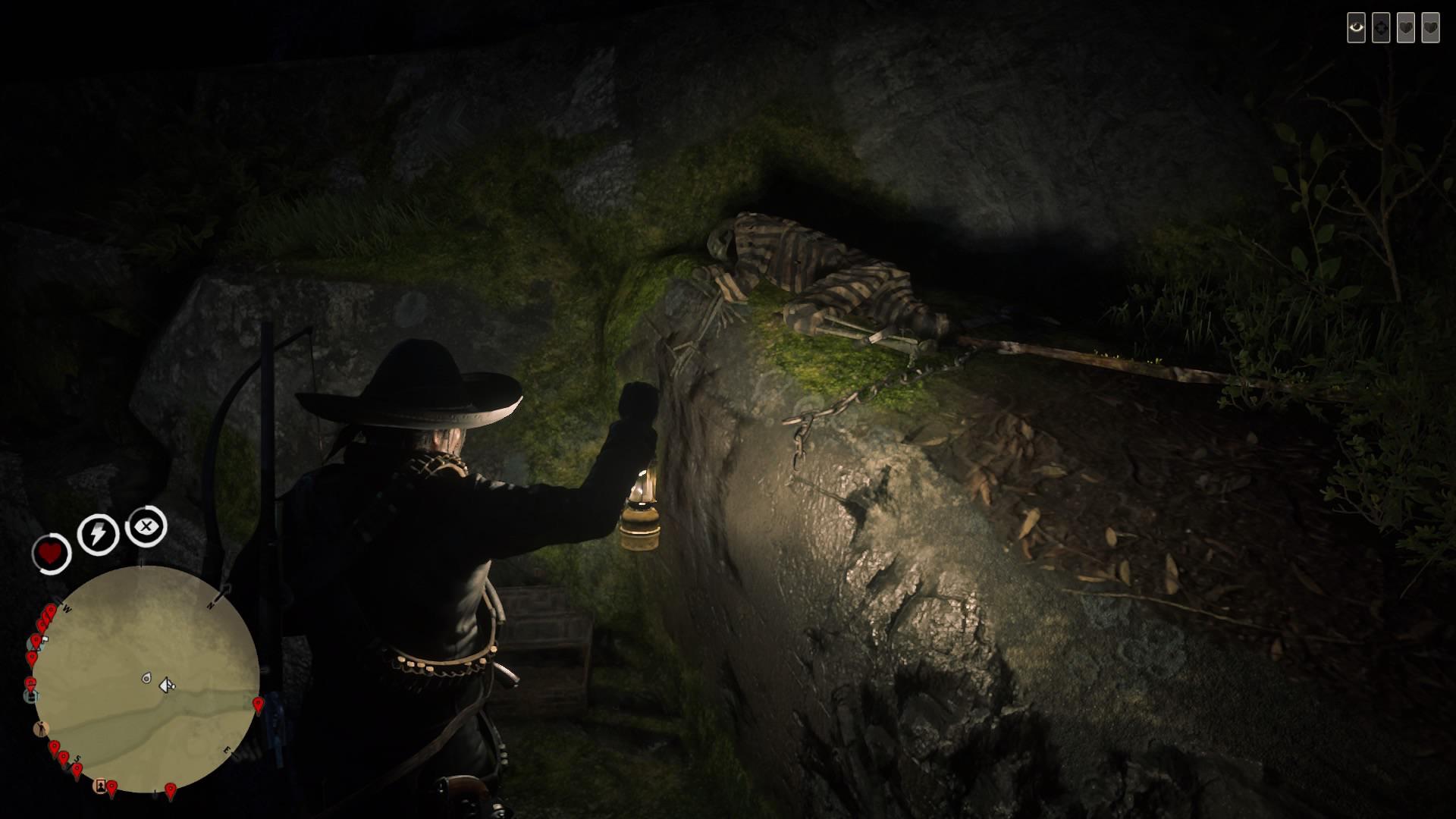Select the third heart ability card
1456x819 pixels.
coord(1406,28)
